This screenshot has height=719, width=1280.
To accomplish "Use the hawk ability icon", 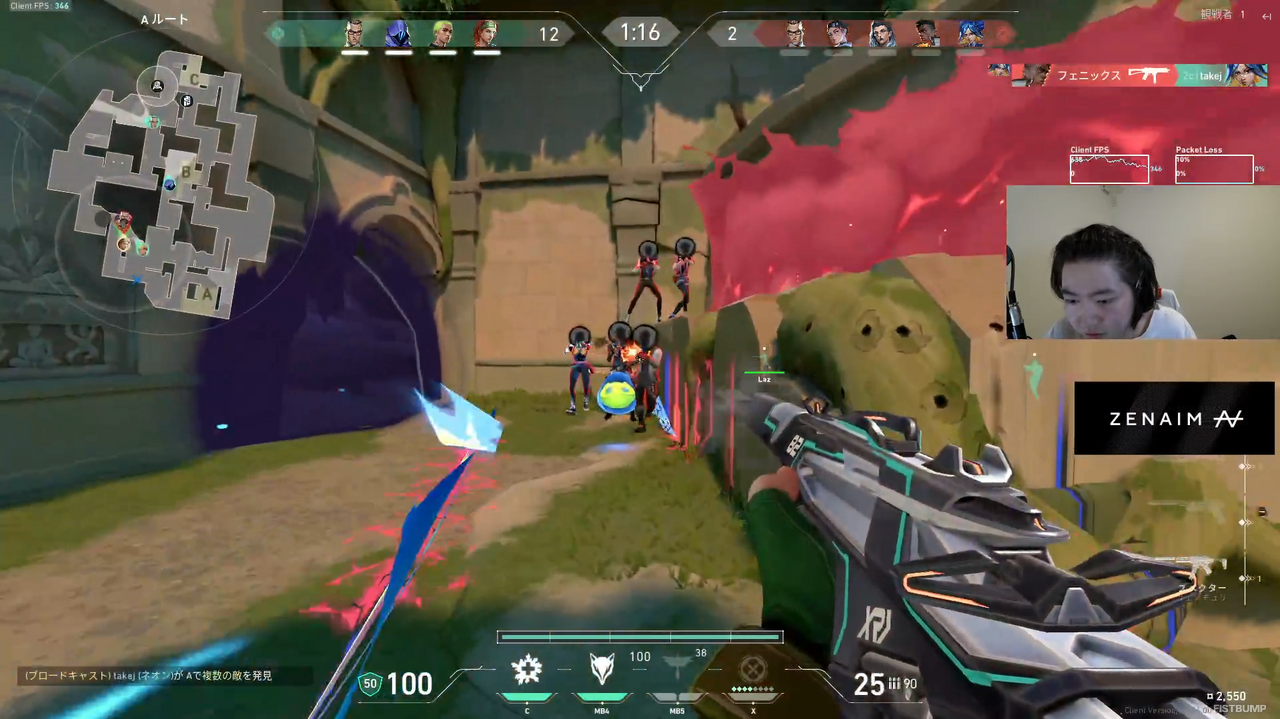I will pyautogui.click(x=676, y=668).
